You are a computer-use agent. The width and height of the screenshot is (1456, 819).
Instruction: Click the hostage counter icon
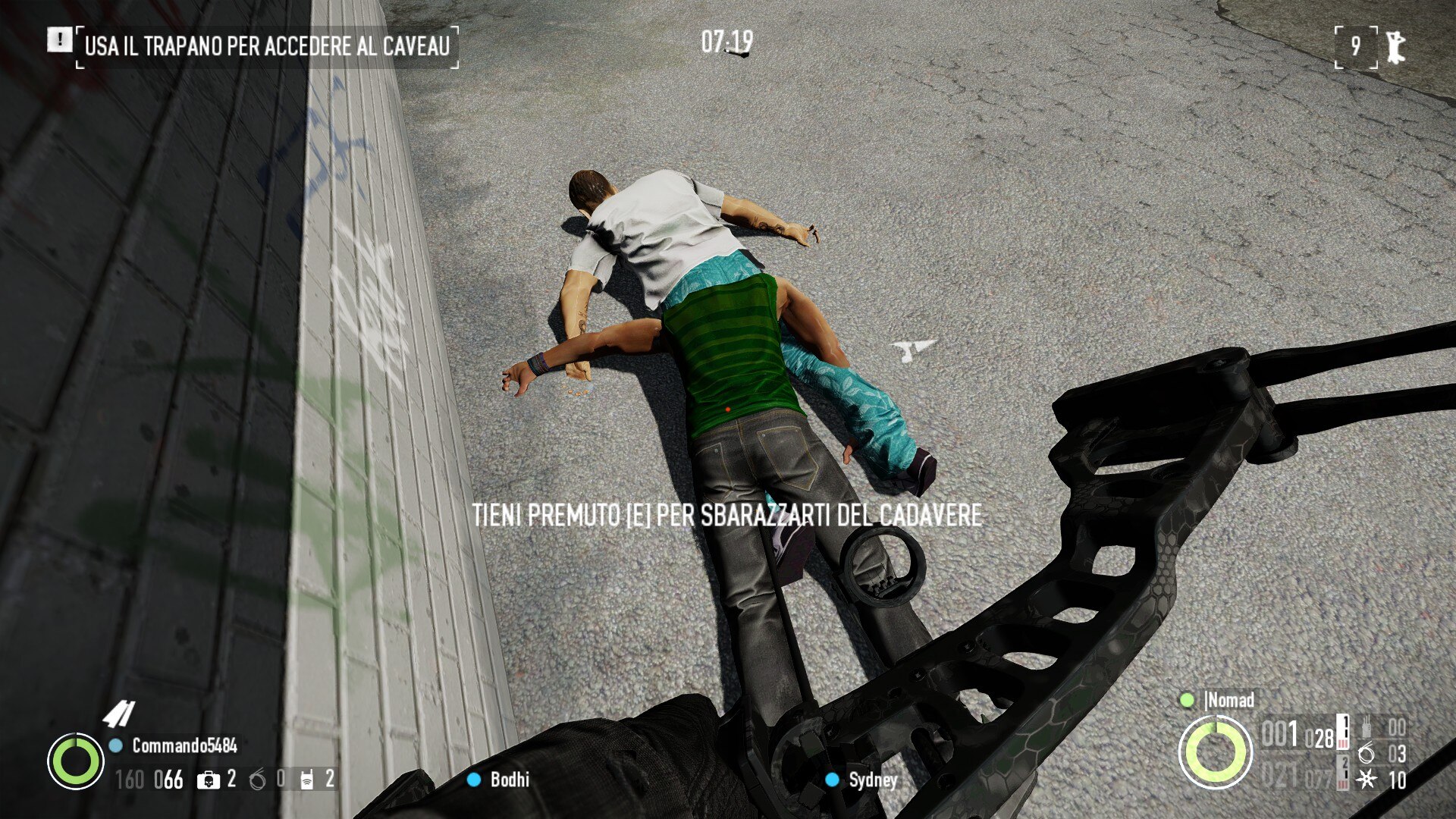tap(1395, 47)
